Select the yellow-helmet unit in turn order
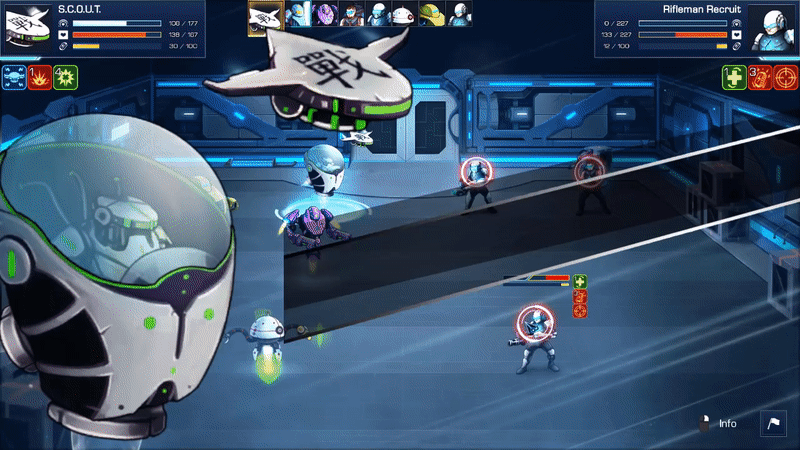The height and width of the screenshot is (450, 800). 431,14
